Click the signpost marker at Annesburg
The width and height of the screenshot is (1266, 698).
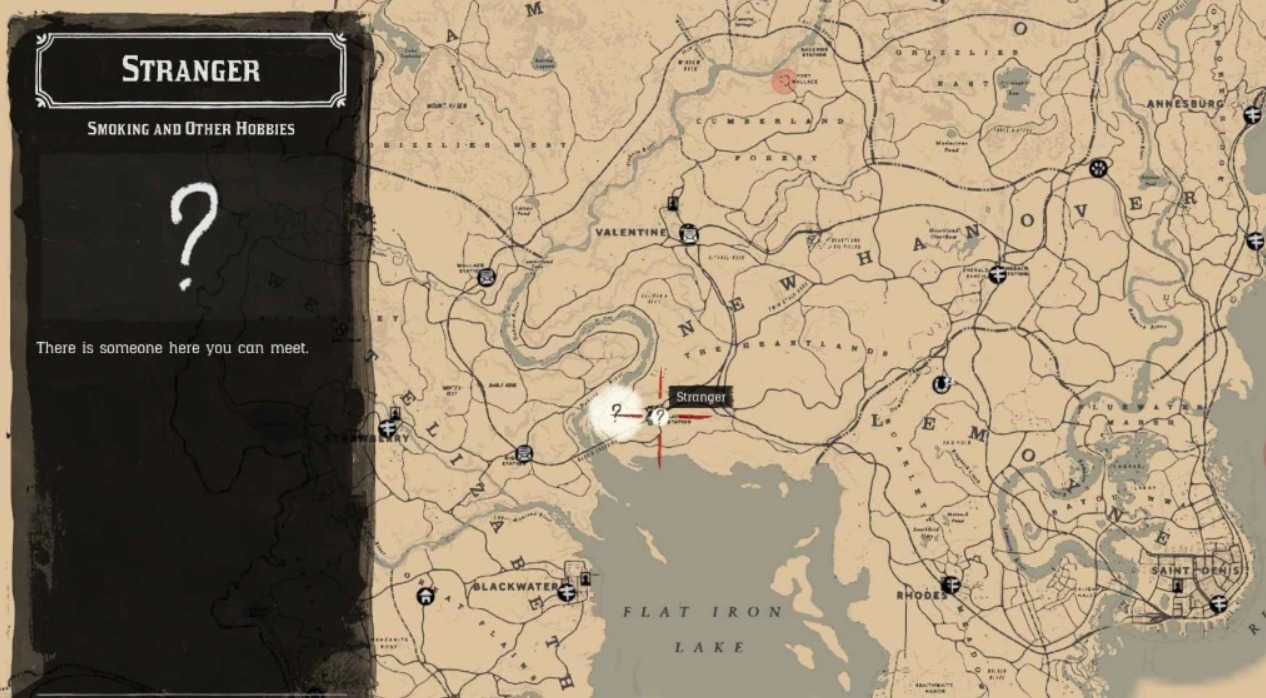[x=1253, y=115]
